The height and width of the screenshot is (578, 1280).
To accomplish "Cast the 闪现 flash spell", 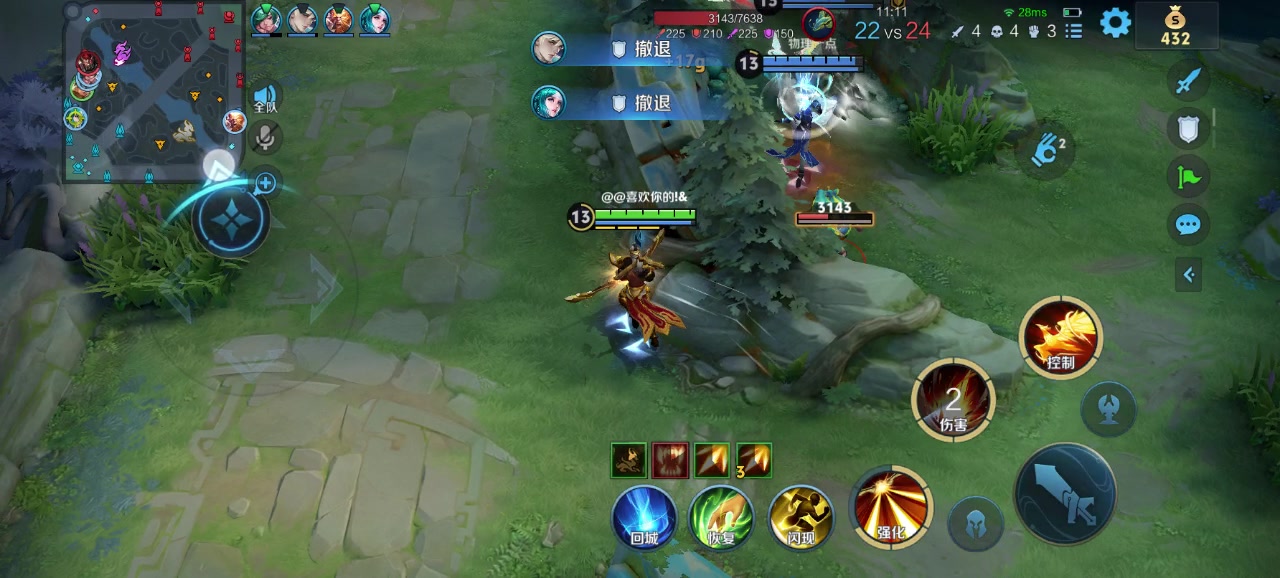I will [x=801, y=517].
